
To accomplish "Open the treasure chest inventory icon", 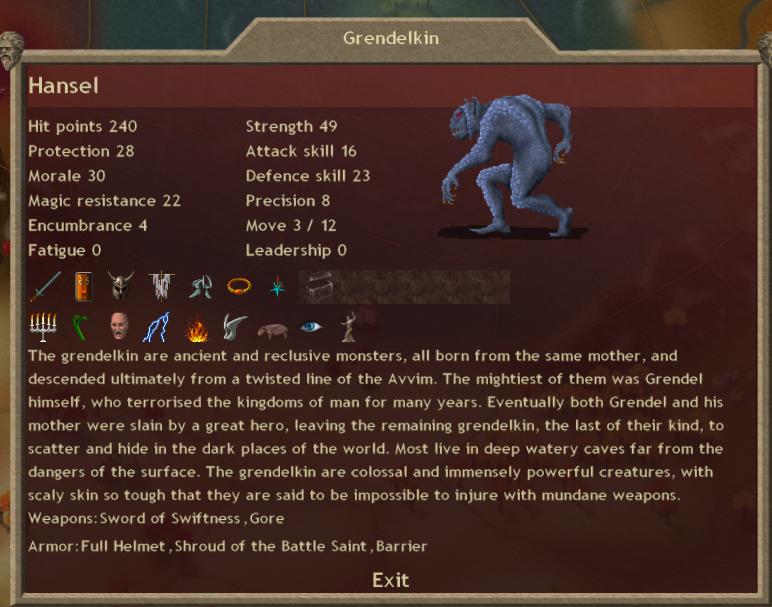I will tap(314, 287).
